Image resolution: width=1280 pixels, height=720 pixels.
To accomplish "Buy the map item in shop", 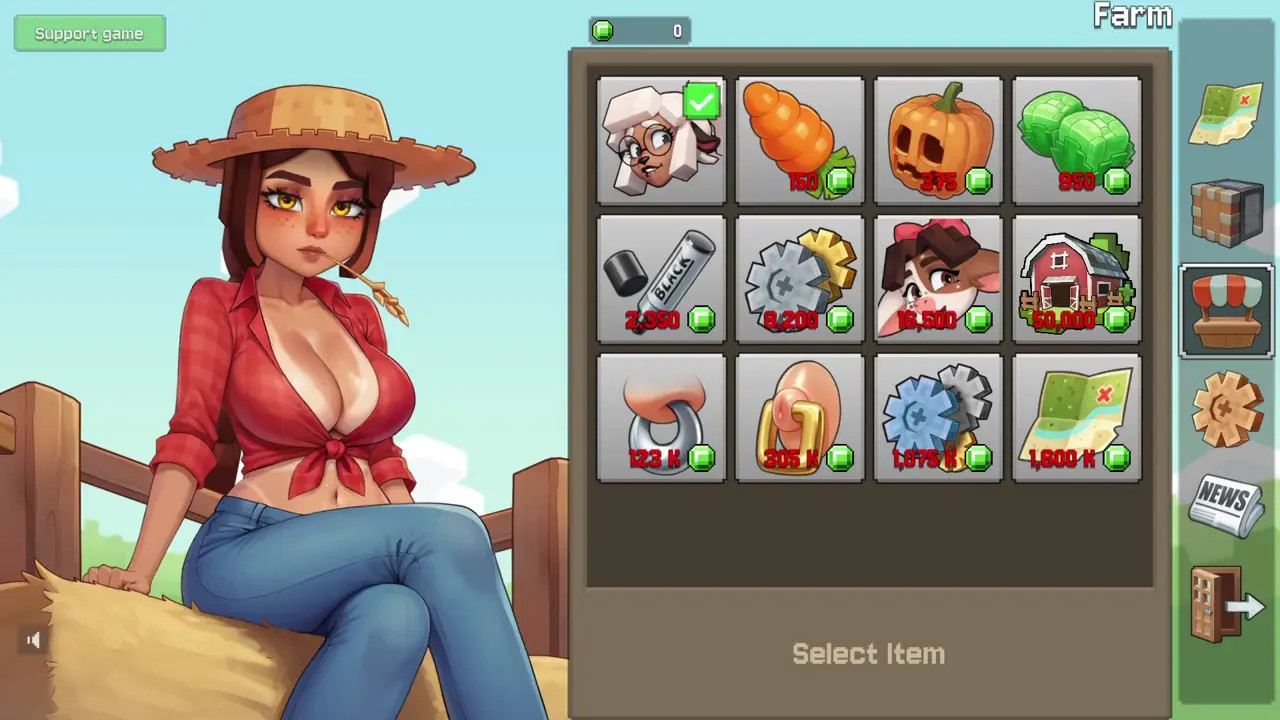I will coord(1077,418).
